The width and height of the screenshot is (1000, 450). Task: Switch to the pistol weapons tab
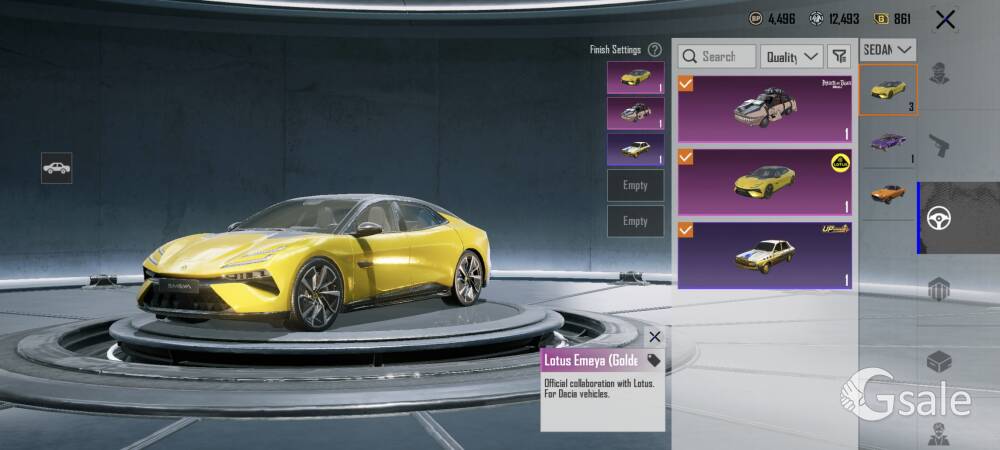click(939, 146)
